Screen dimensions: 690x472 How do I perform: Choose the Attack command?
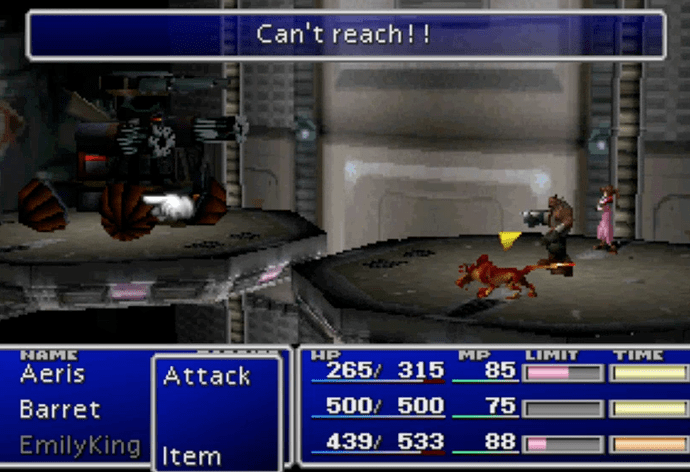(206, 377)
